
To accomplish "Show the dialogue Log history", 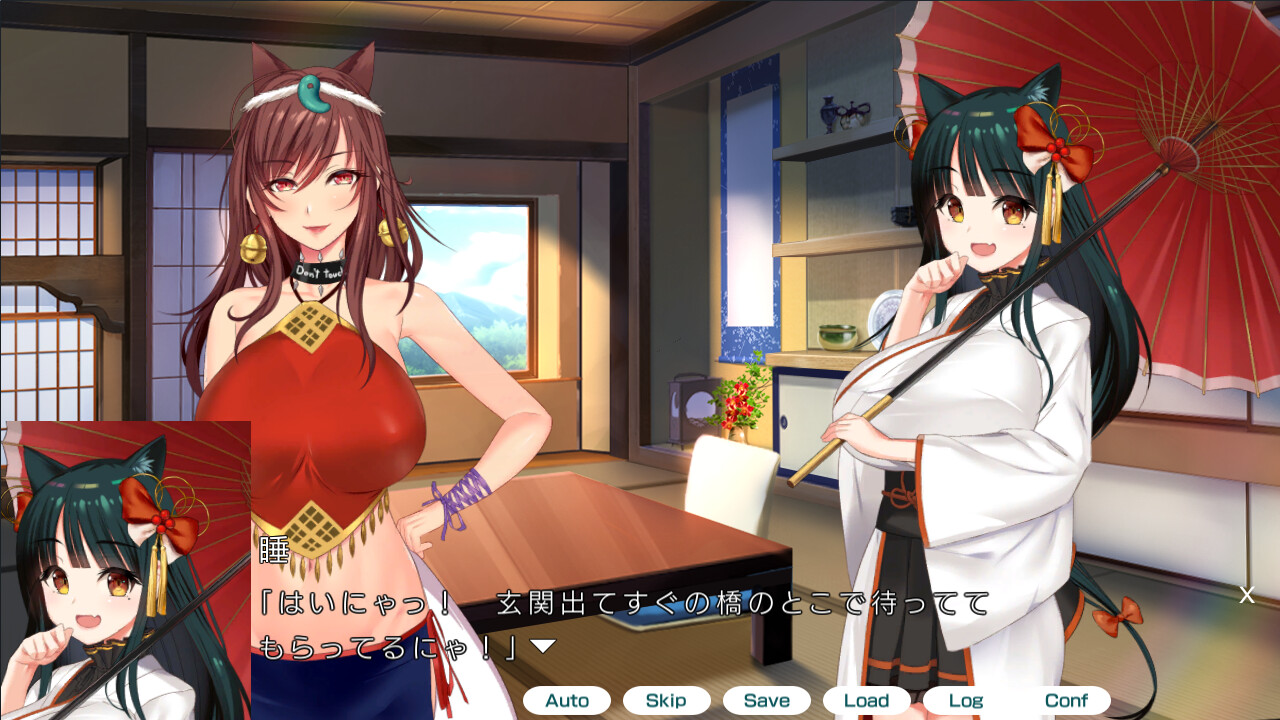I will click(966, 700).
